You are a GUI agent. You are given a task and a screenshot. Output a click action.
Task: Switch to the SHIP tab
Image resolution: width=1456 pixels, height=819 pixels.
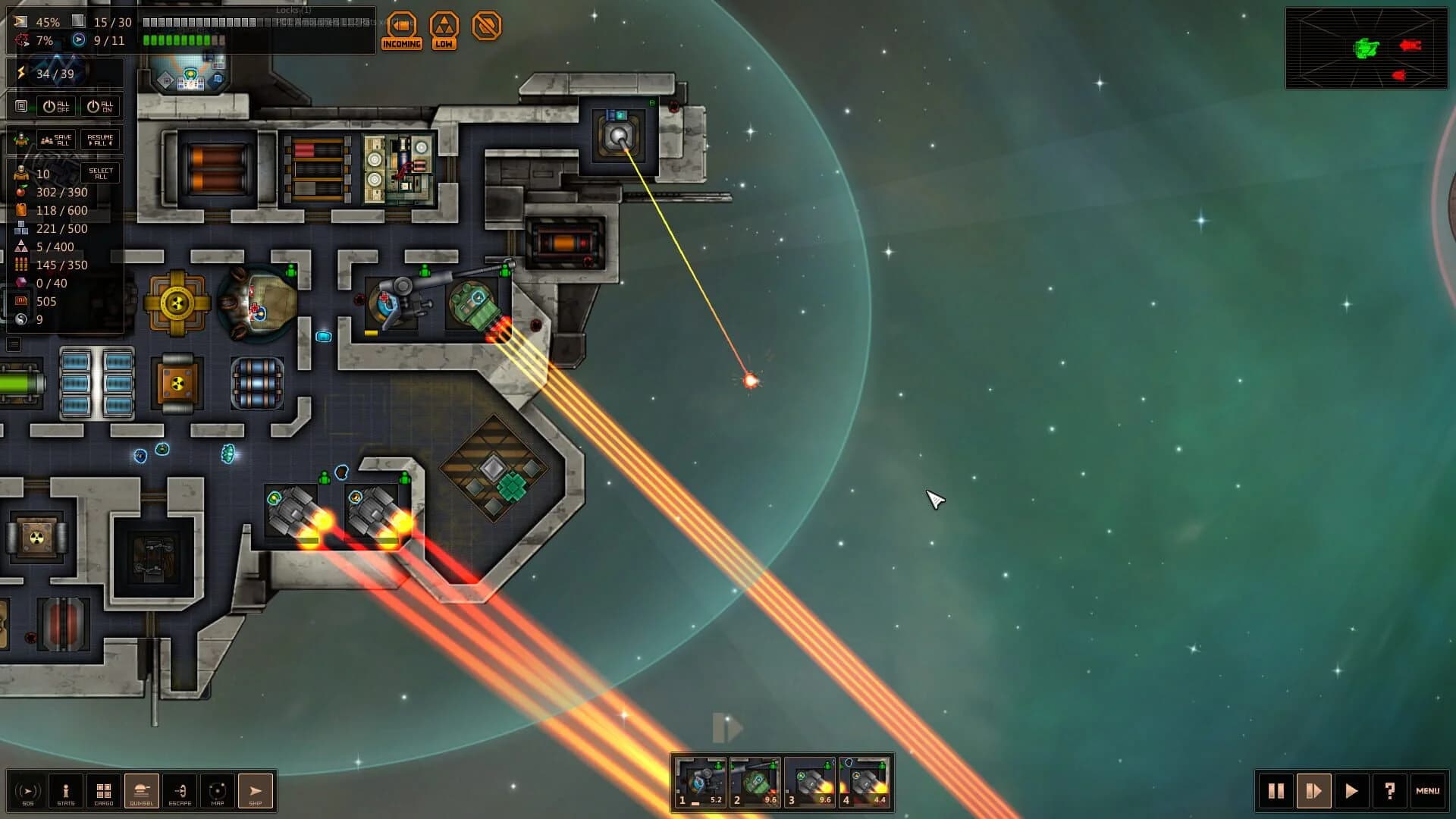click(256, 791)
